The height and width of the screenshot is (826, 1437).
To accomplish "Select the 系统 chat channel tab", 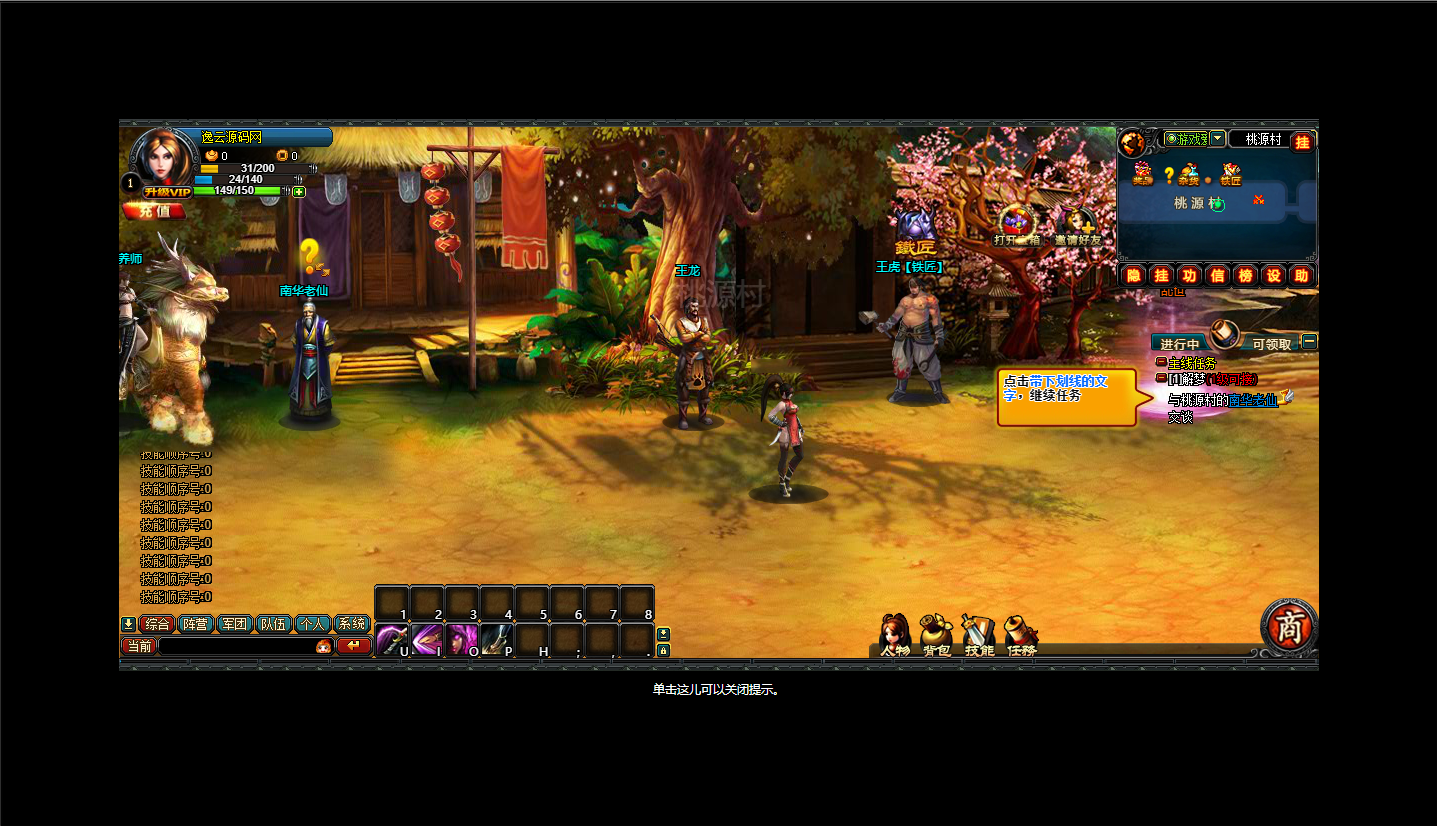I will pos(352,624).
